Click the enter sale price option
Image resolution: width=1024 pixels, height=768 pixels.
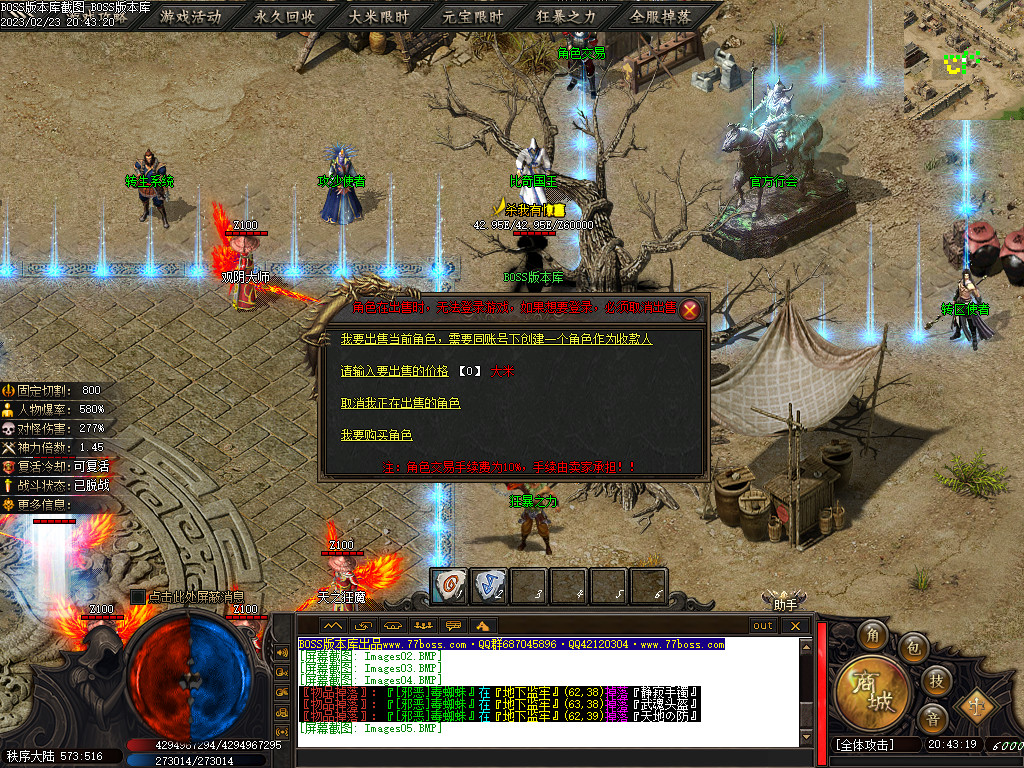point(394,371)
